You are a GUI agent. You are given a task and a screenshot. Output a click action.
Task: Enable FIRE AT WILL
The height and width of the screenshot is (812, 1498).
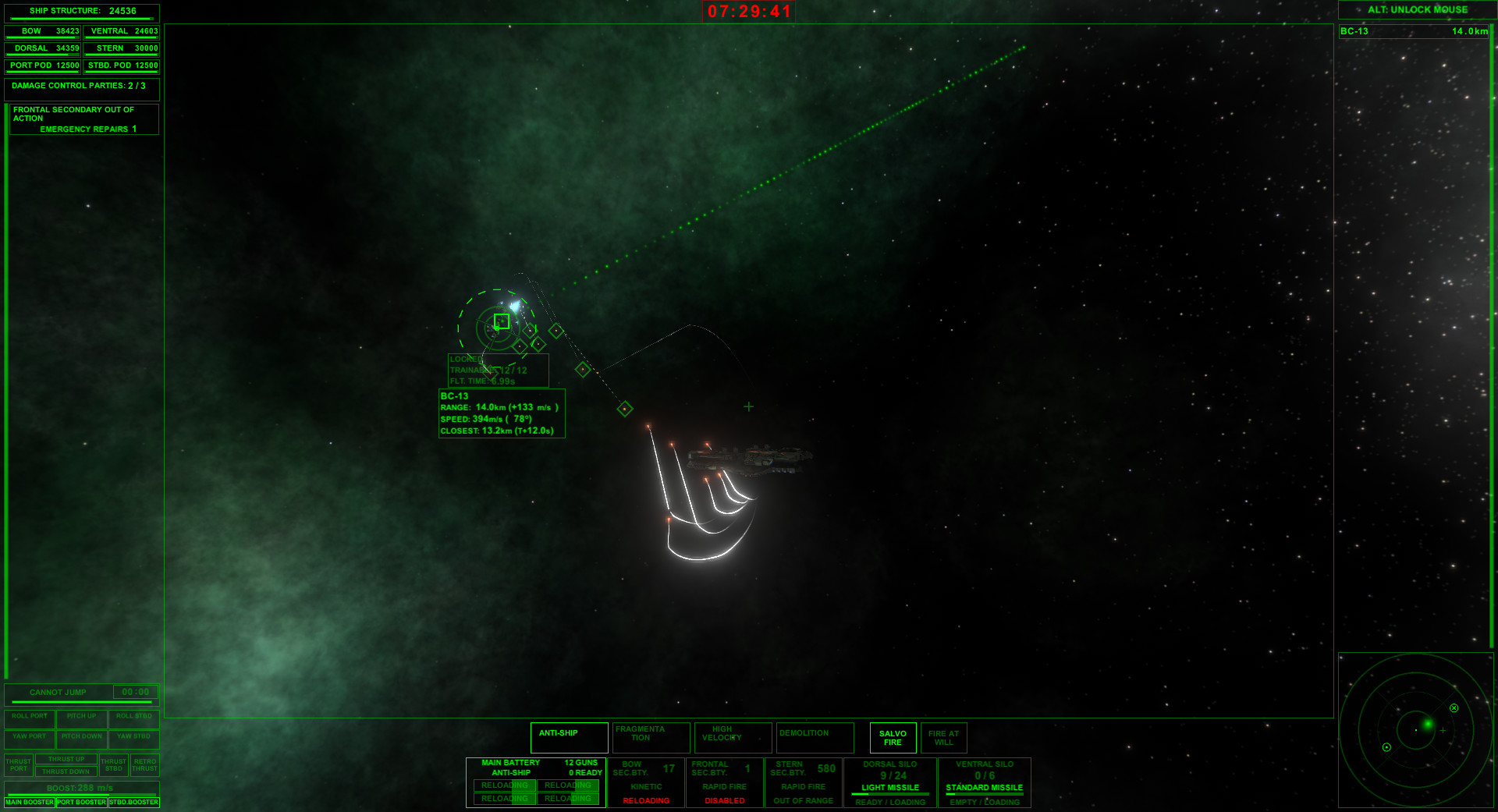coord(944,737)
